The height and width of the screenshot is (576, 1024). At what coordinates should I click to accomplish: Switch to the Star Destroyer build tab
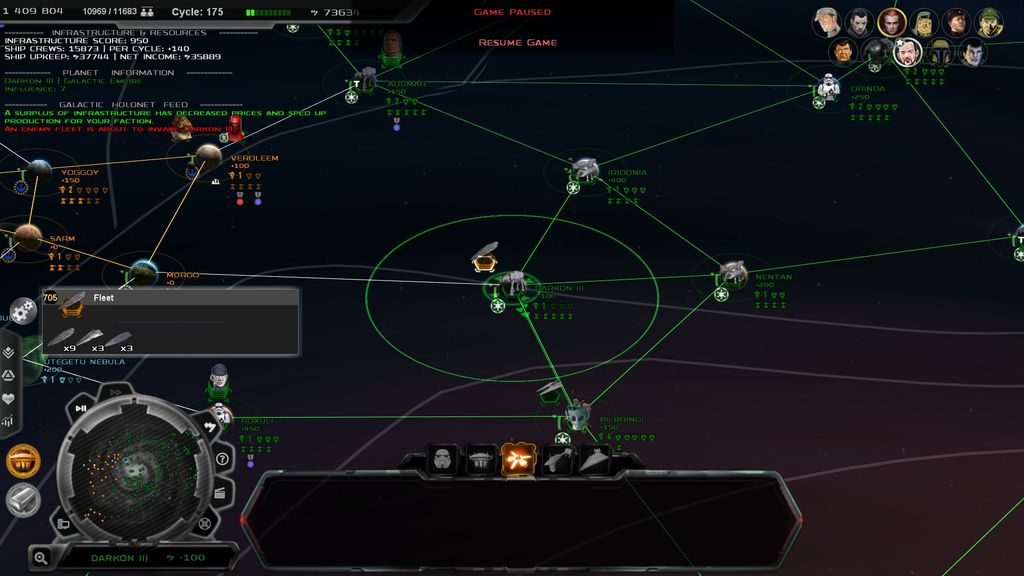pyautogui.click(x=596, y=460)
